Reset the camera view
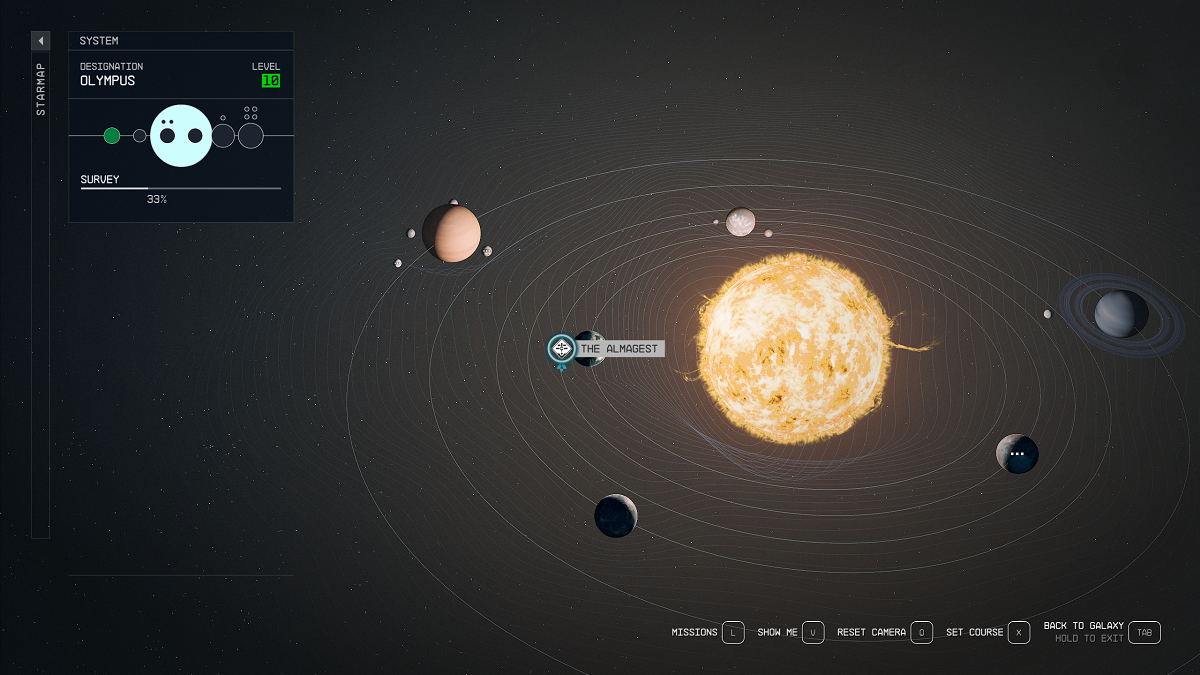1200x675 pixels. (921, 632)
